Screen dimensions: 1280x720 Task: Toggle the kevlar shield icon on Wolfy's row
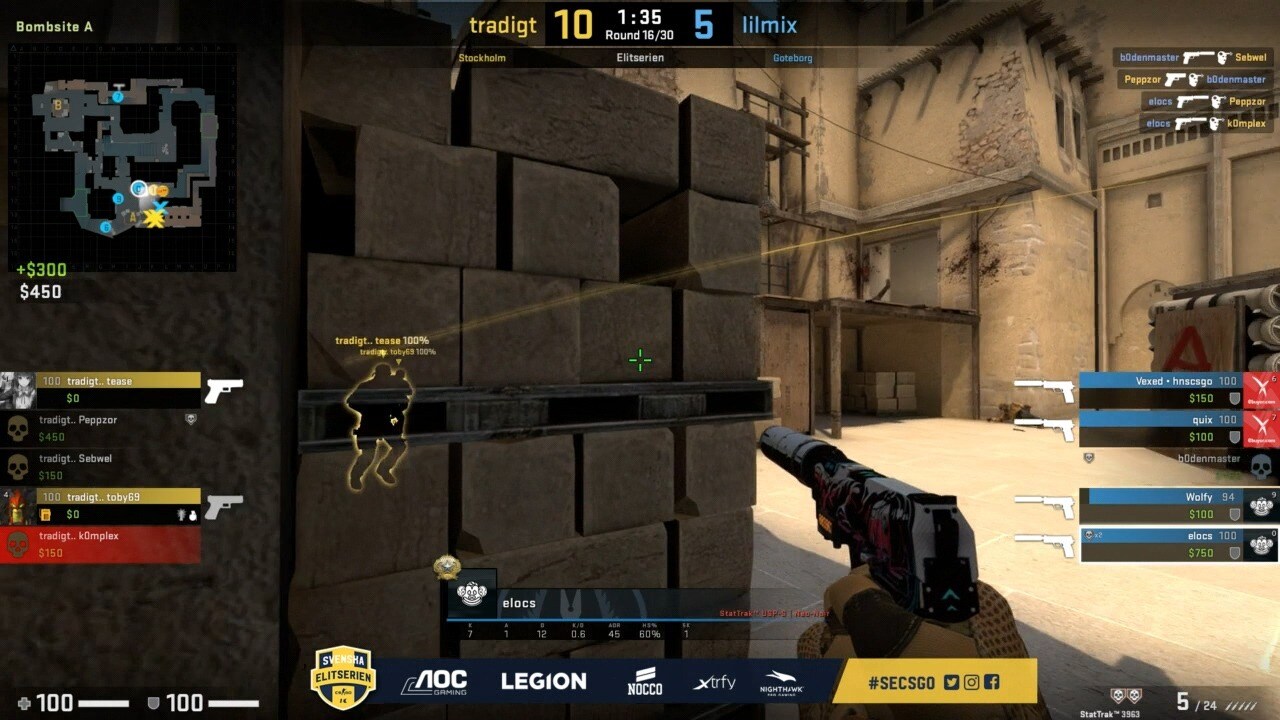[1236, 513]
